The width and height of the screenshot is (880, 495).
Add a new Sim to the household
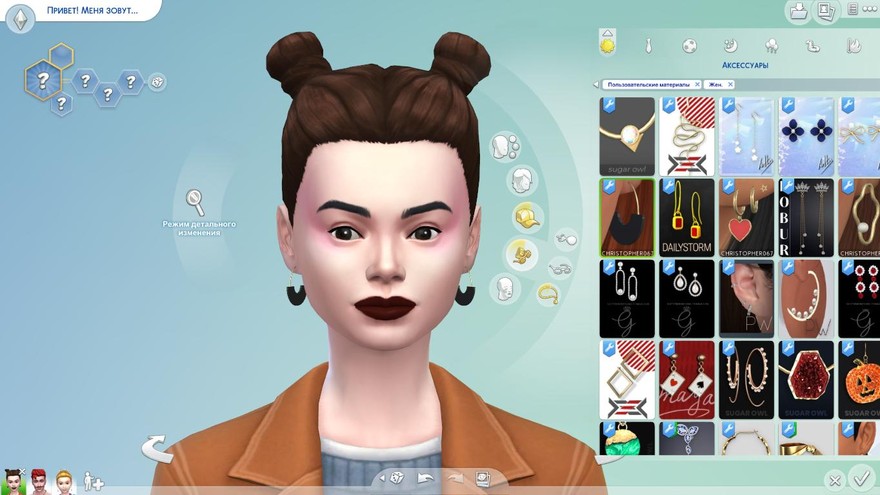click(x=93, y=481)
